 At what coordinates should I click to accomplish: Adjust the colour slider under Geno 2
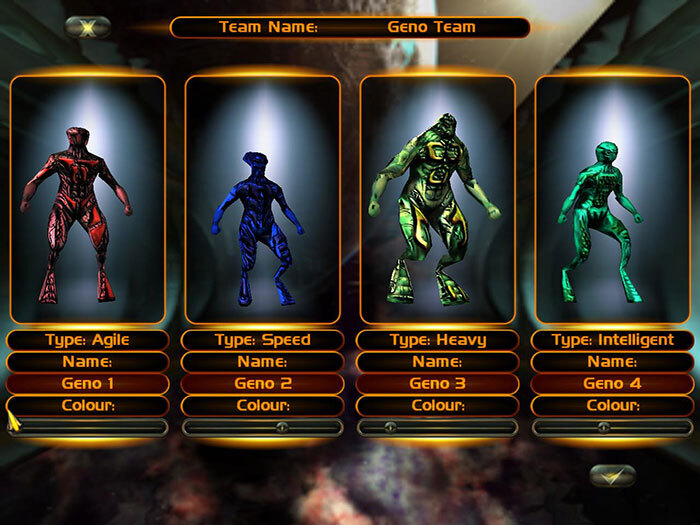282,427
